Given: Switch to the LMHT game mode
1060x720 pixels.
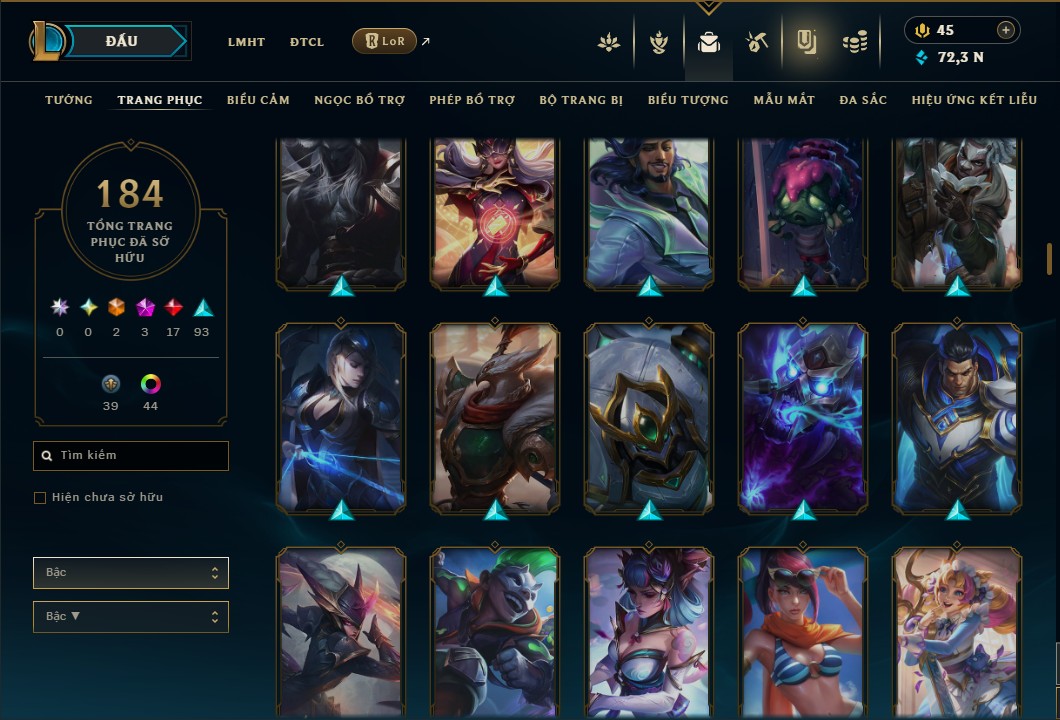Looking at the screenshot, I should [x=246, y=42].
